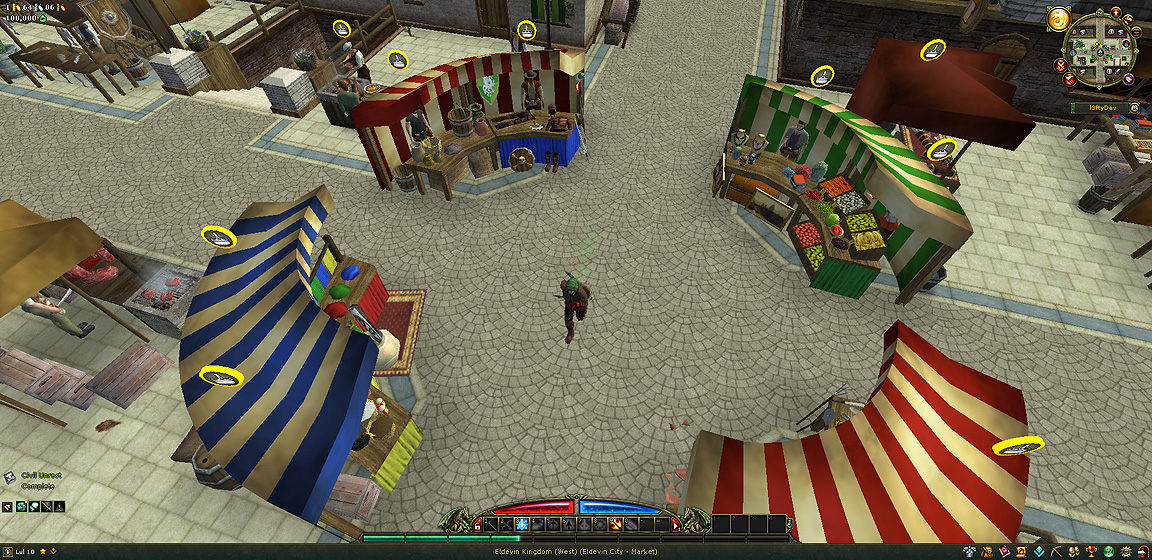The height and width of the screenshot is (560, 1152).
Task: Activate the ice snowflake ability
Action: [521, 525]
